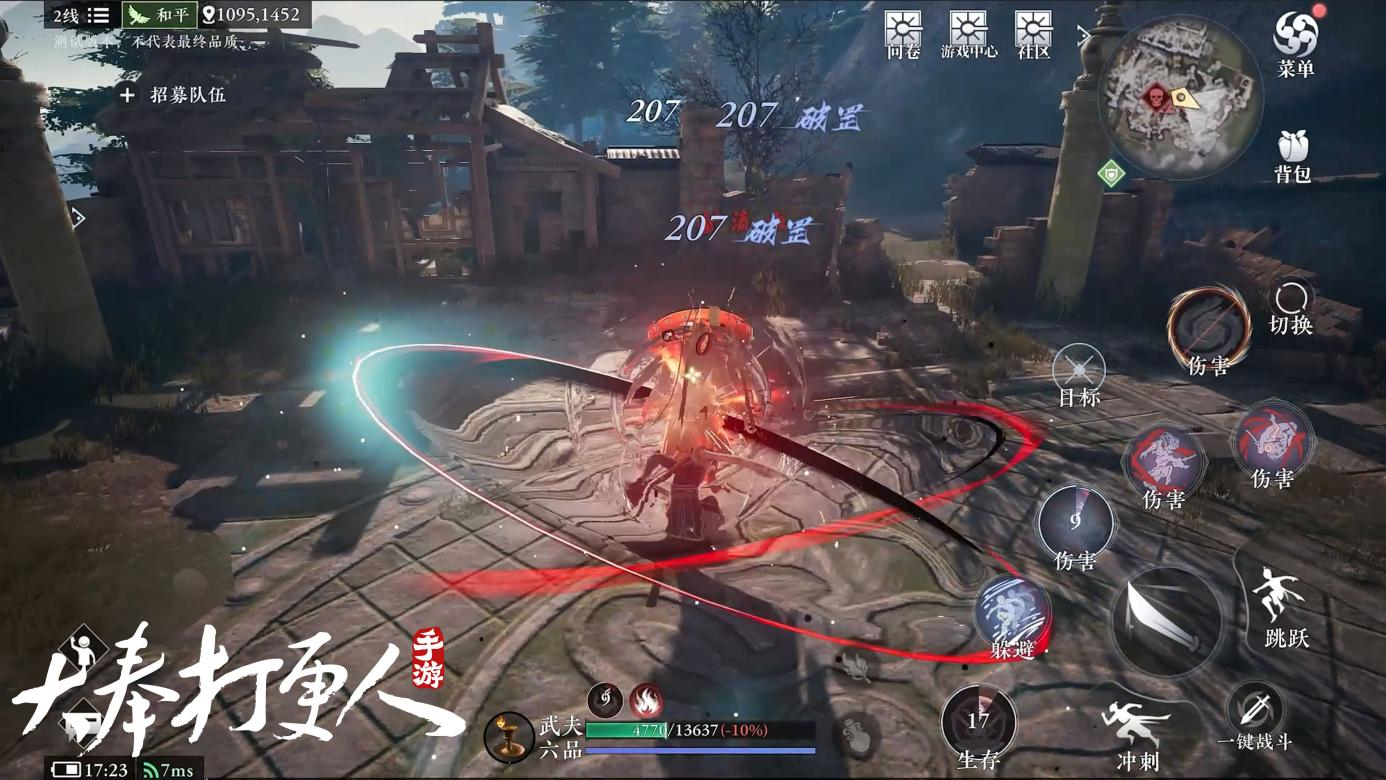This screenshot has width=1386, height=780.
Task: Tap the 伤害 skill showing cooldown 9
Action: [x=1075, y=523]
